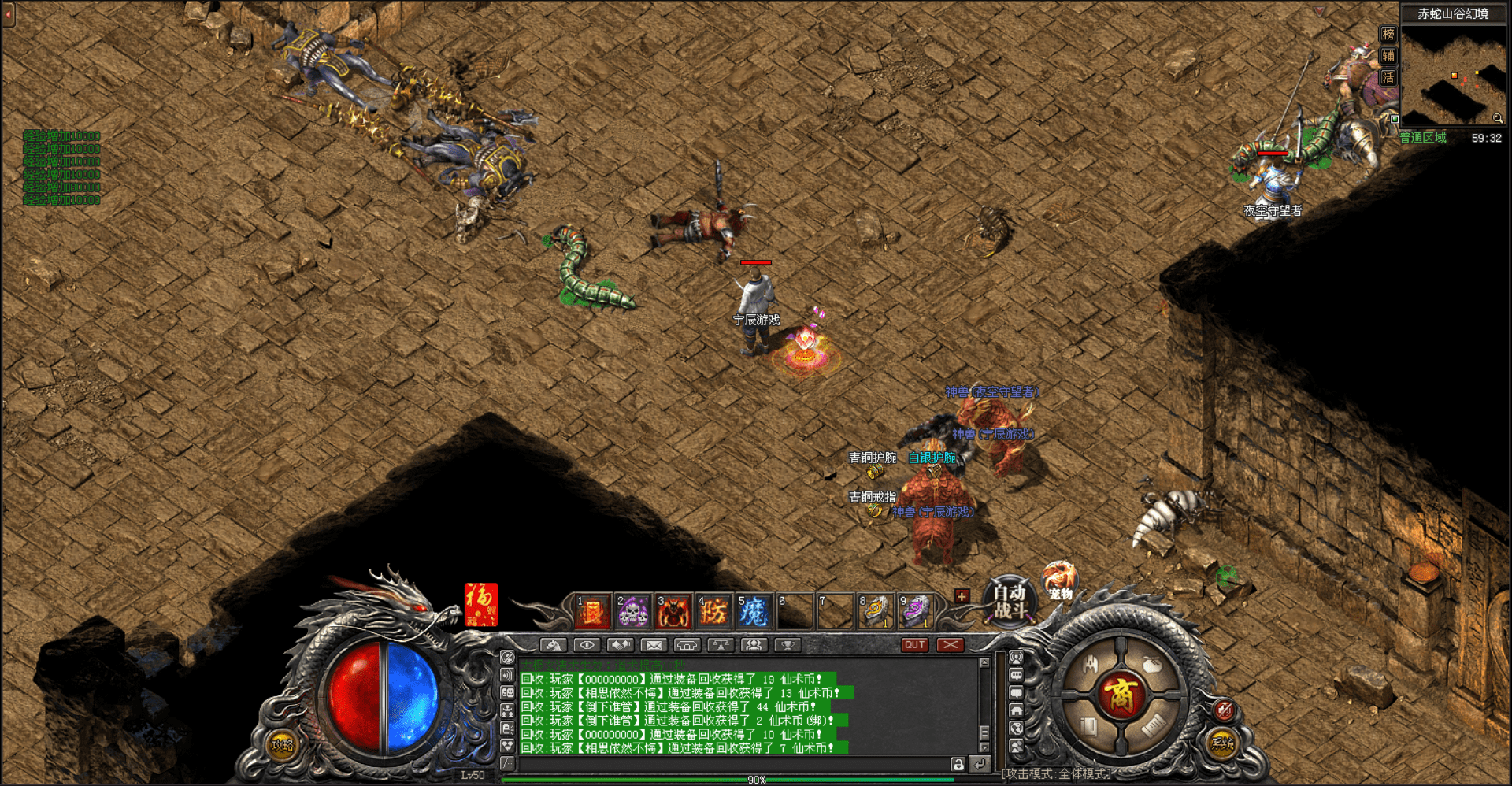This screenshot has height=786, width=1512.
Task: Click the 榜 ranking button by the minimap
Action: click(x=1388, y=34)
